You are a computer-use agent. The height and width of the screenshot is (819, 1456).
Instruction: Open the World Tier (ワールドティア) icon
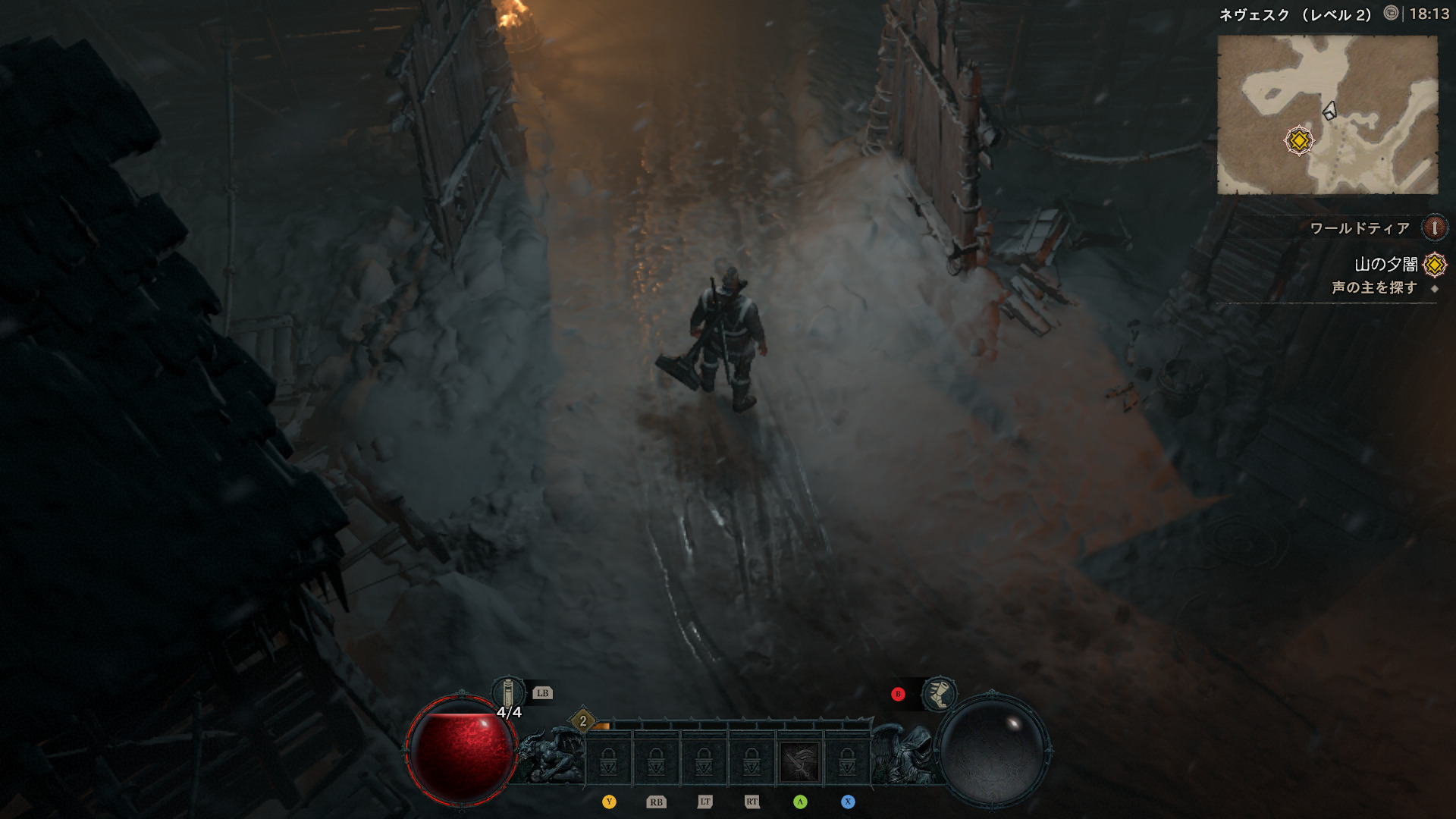click(1434, 227)
